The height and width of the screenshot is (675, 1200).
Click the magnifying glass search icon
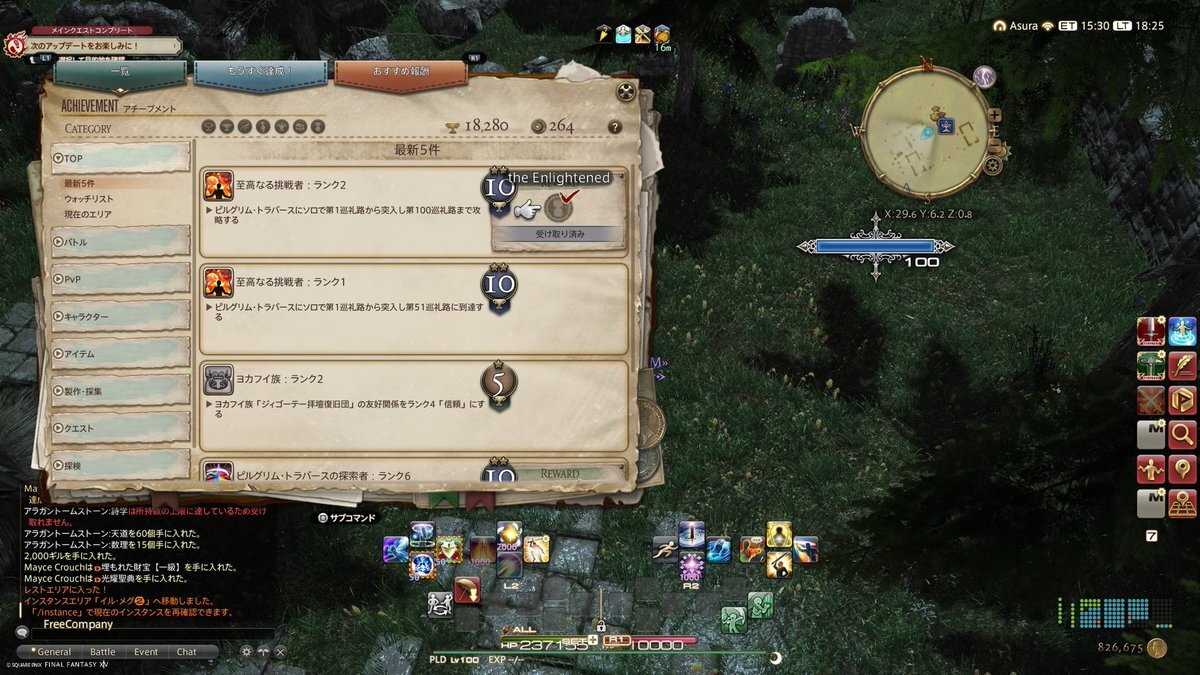click(1183, 435)
